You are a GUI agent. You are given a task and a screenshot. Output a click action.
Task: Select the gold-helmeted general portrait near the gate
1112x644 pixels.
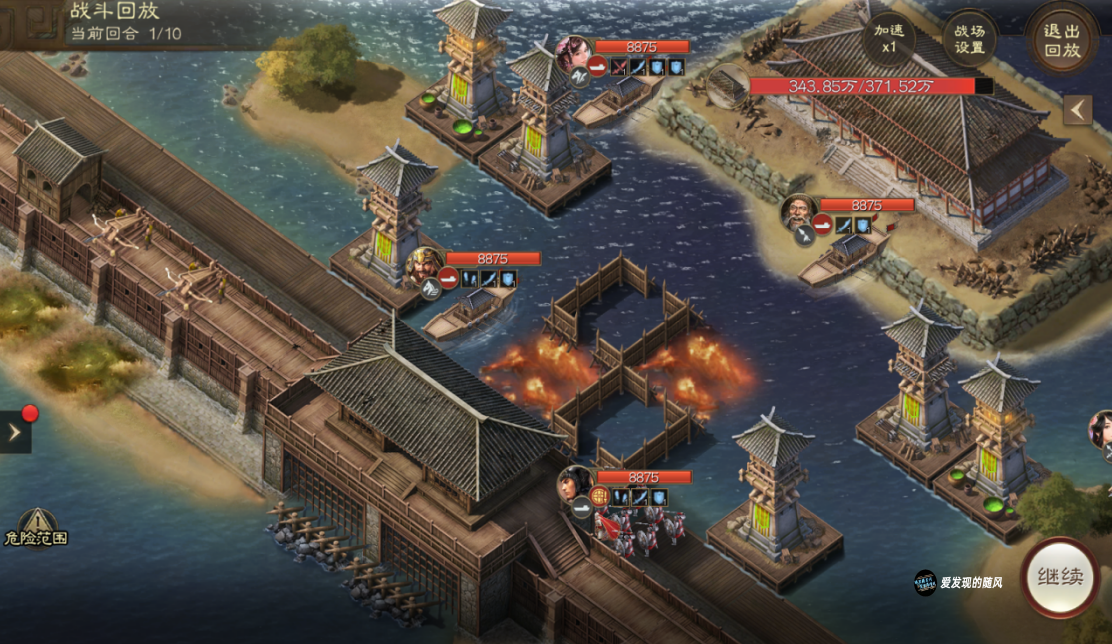[426, 266]
